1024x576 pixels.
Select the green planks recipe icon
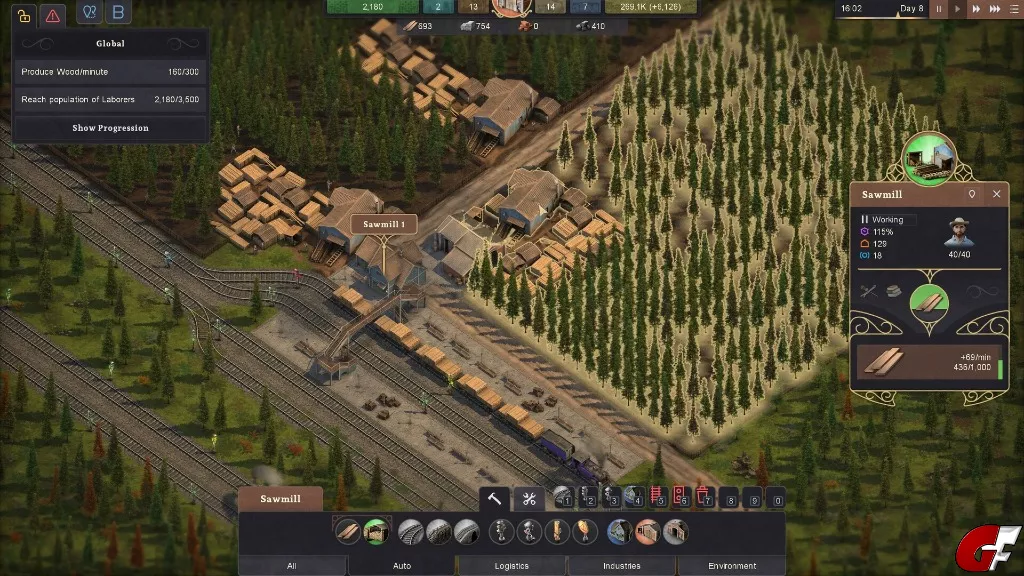(x=929, y=301)
